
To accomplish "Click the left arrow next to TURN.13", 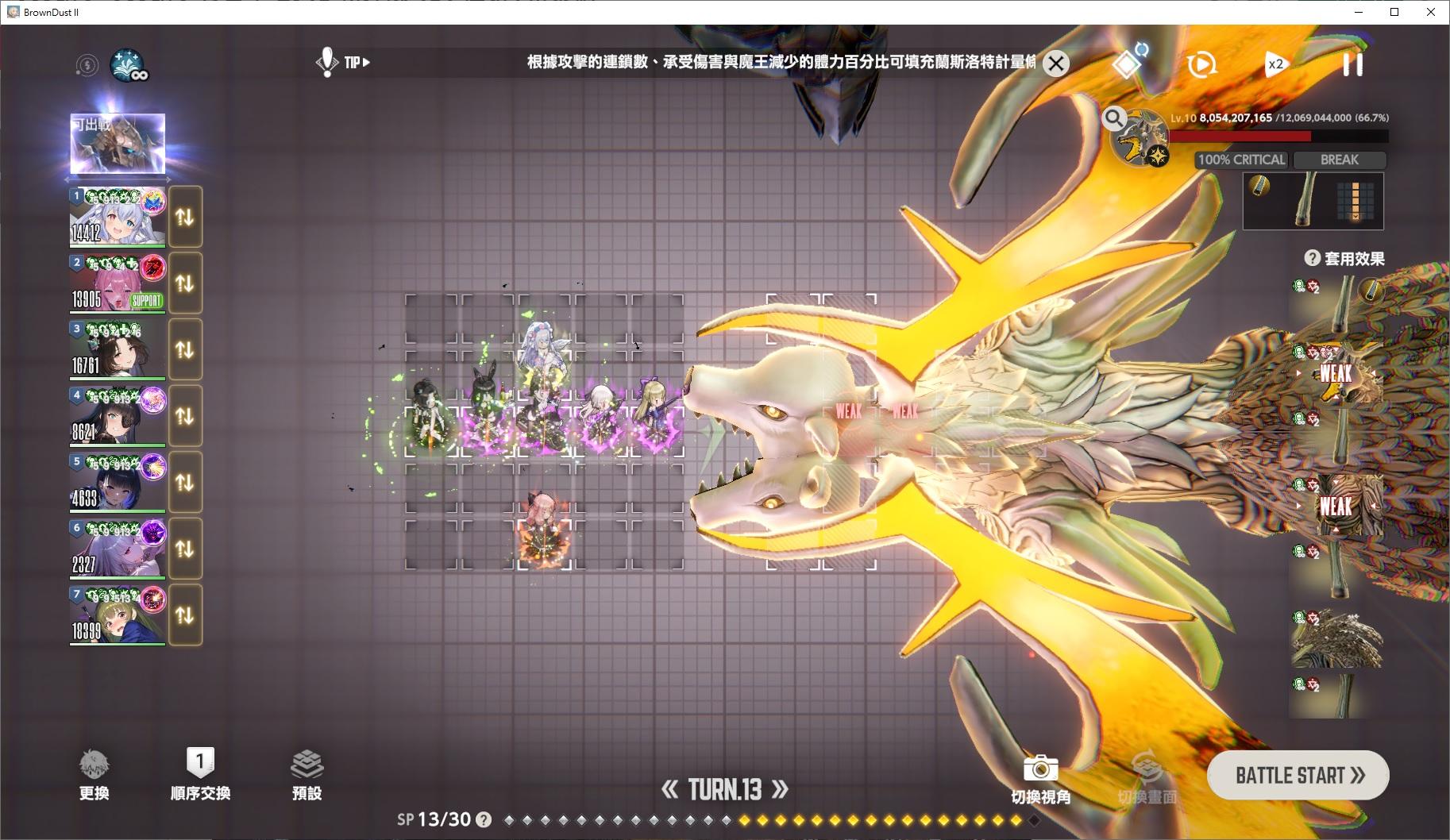I will click(x=671, y=789).
